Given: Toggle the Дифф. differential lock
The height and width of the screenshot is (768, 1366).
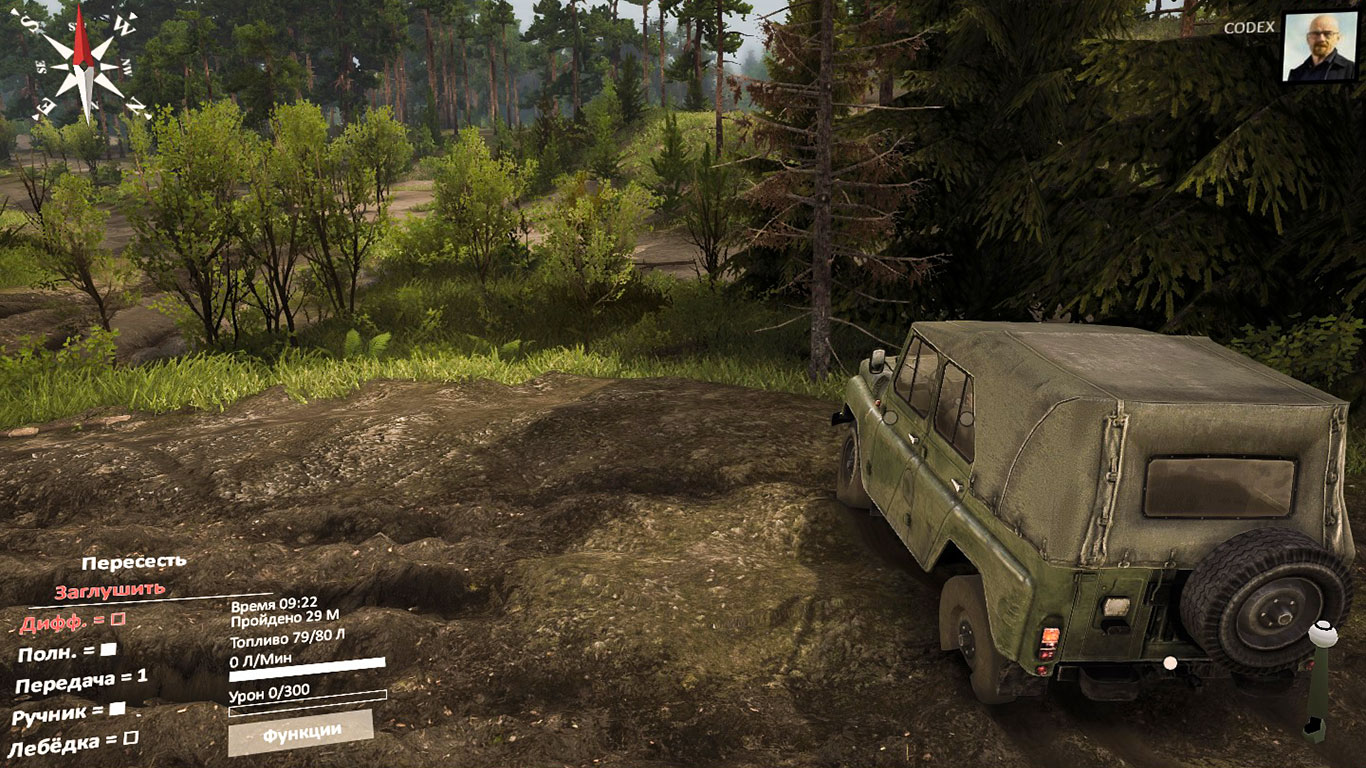Looking at the screenshot, I should point(73,622).
